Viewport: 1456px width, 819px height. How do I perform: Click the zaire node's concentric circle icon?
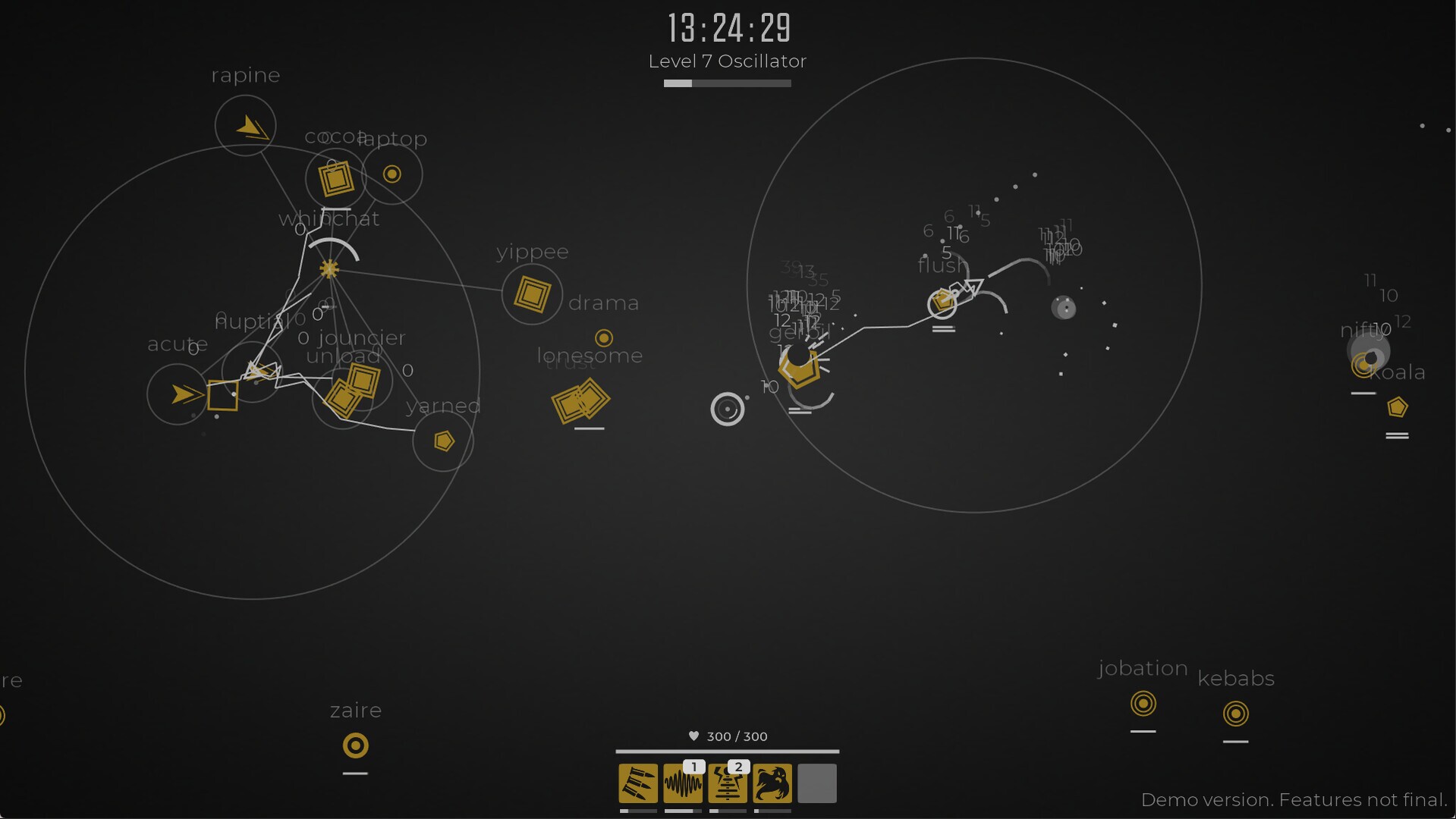click(355, 746)
